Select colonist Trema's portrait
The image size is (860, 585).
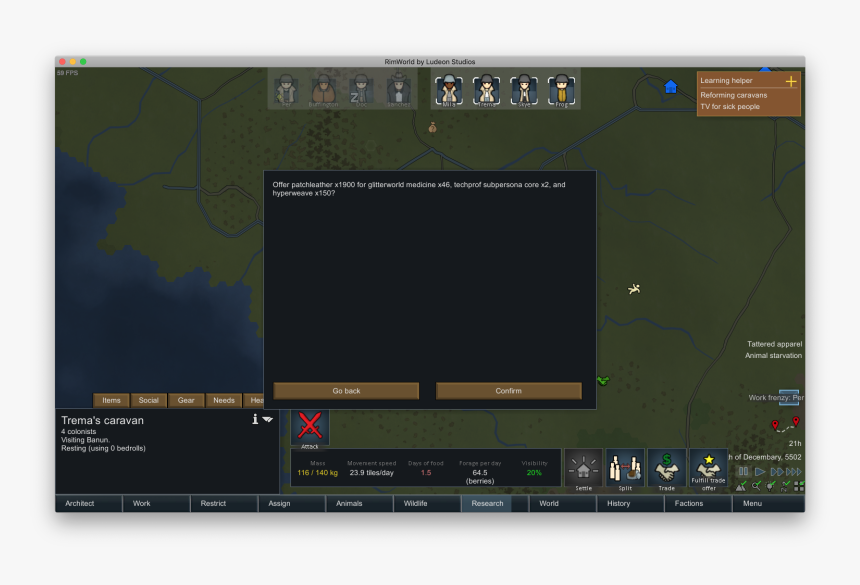coord(486,90)
